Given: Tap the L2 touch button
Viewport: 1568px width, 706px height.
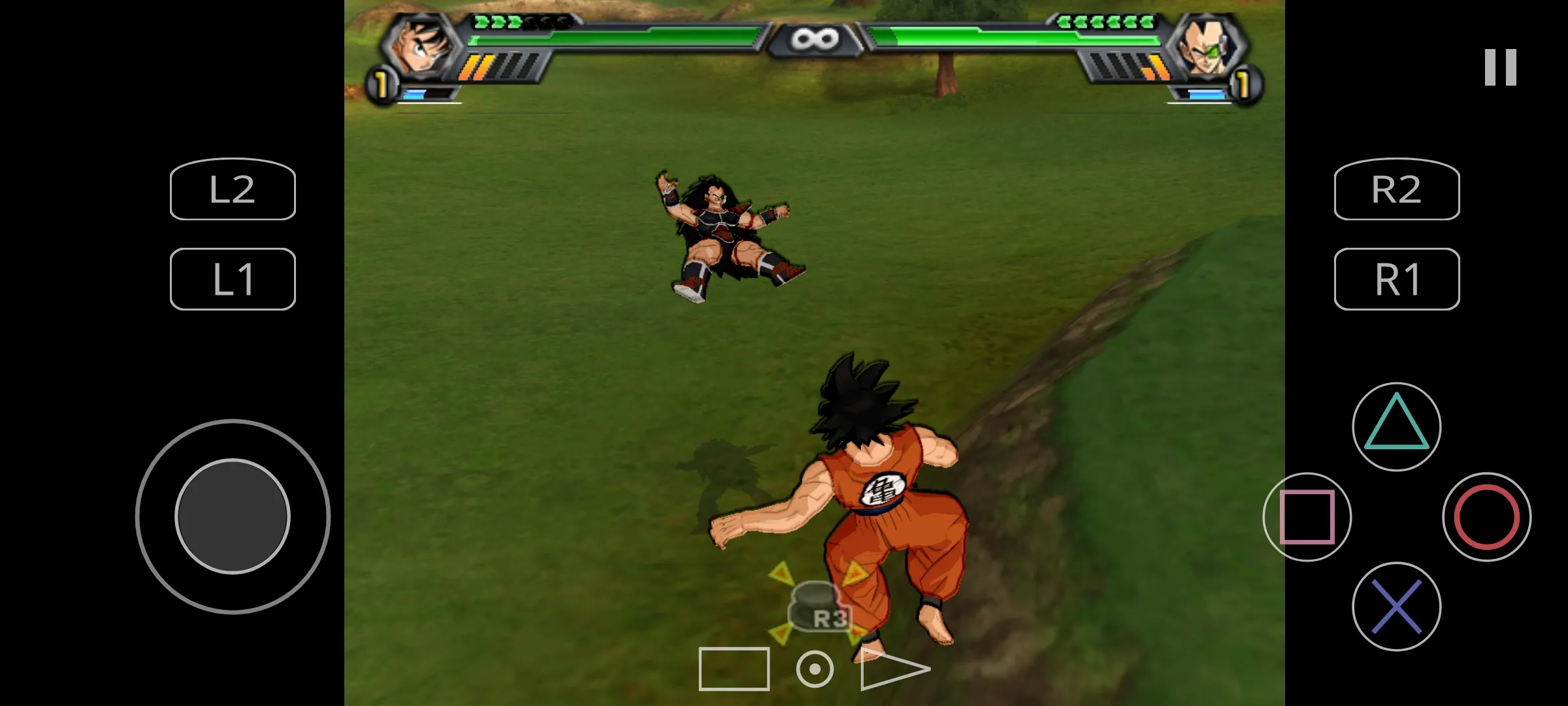Looking at the screenshot, I should coord(233,190).
